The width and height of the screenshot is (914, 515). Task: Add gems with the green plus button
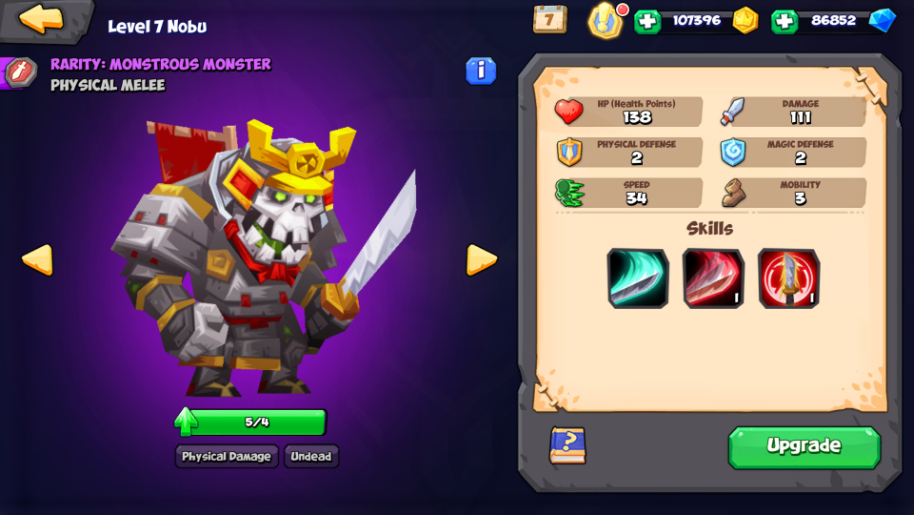[785, 21]
